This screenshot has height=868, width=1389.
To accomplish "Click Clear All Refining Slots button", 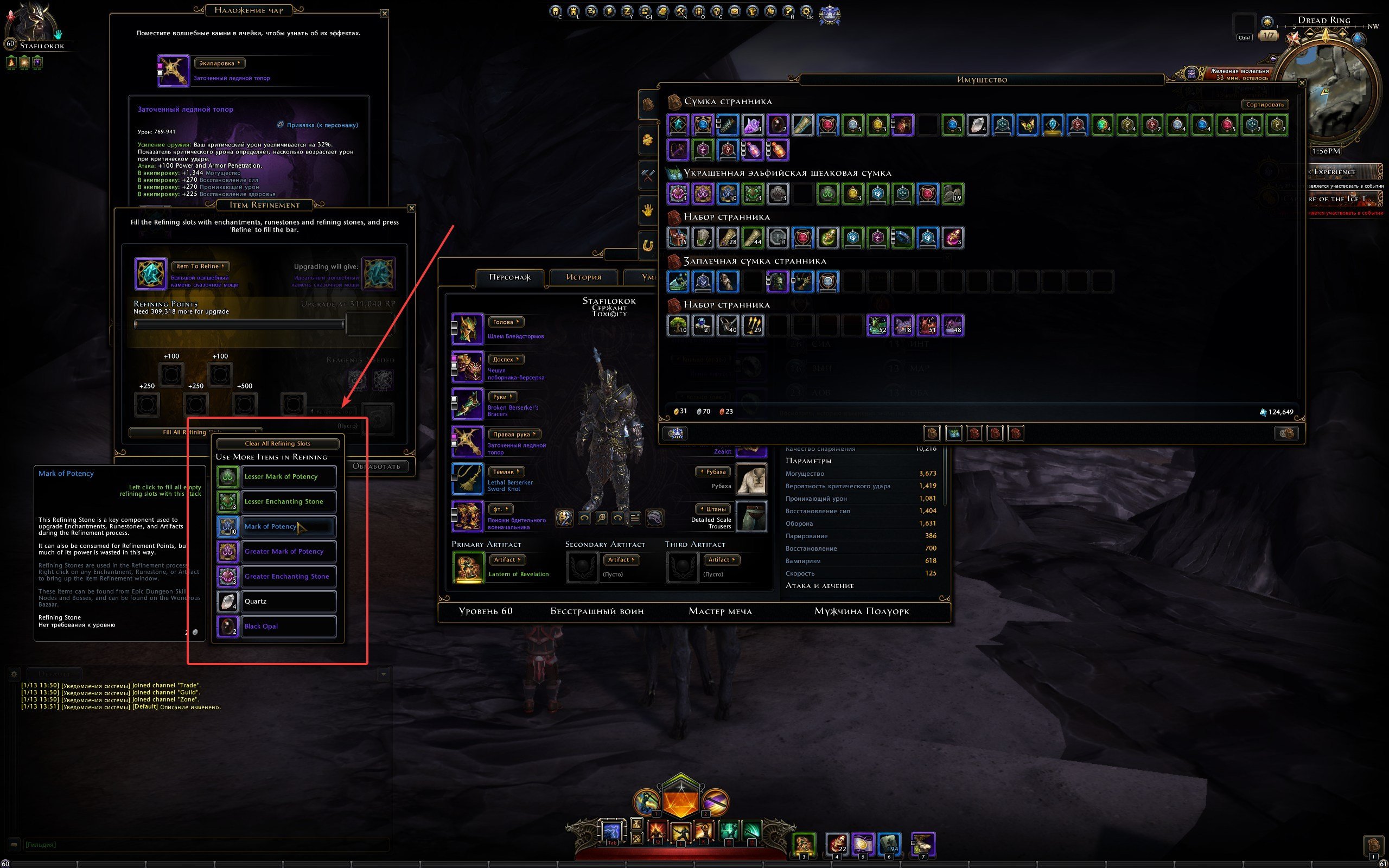I will tap(278, 444).
